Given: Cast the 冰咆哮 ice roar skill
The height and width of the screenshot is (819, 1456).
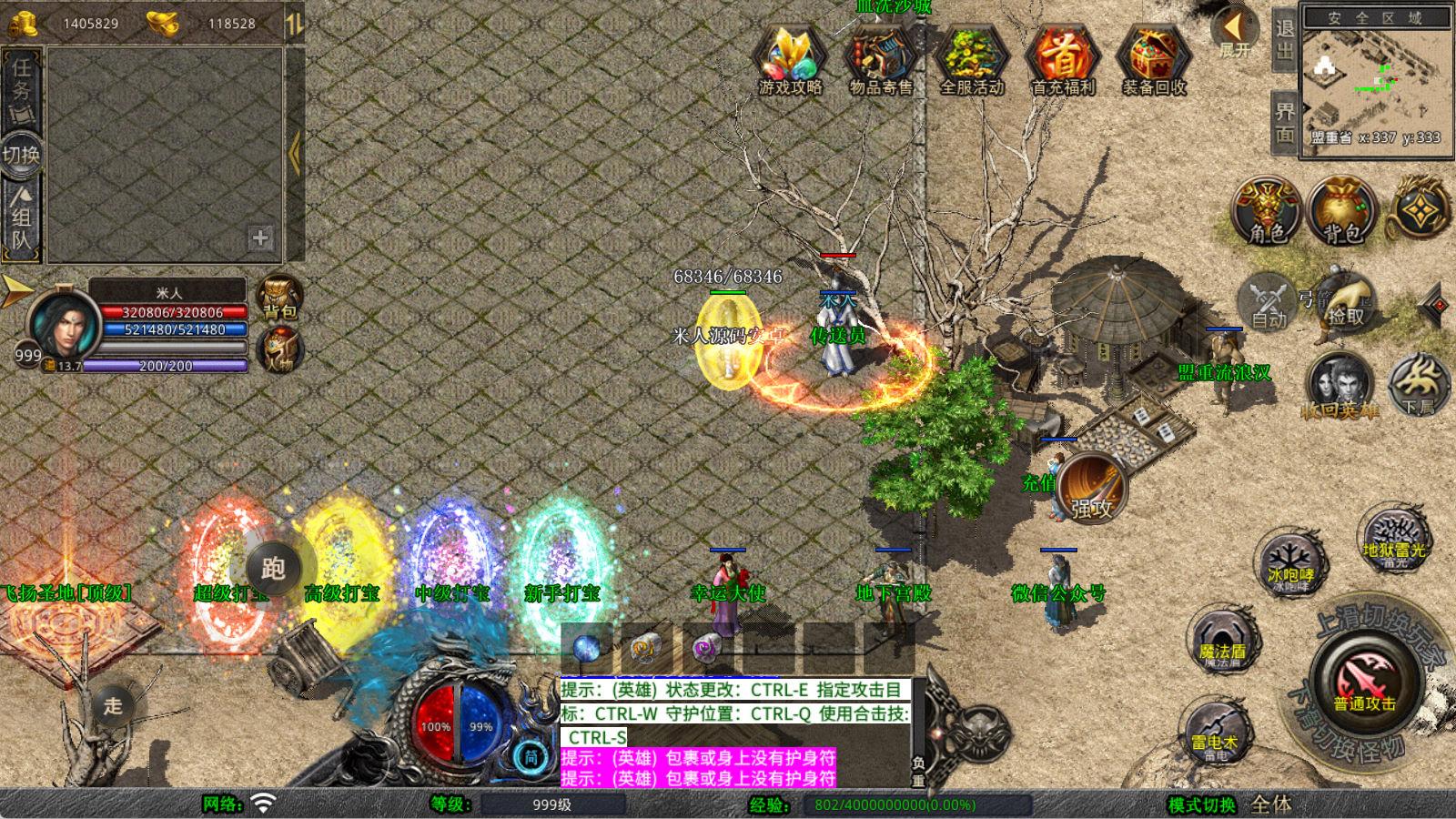Looking at the screenshot, I should (1290, 562).
